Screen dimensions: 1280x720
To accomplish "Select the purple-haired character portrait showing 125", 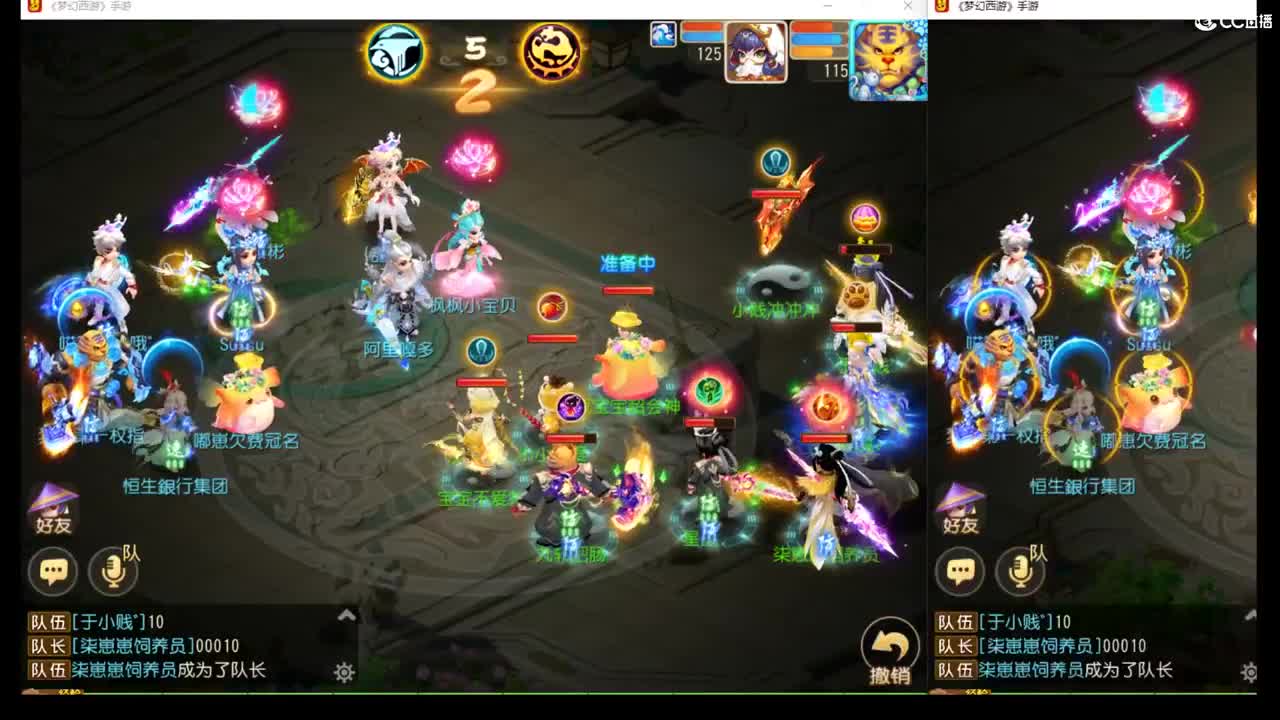I will (x=755, y=52).
